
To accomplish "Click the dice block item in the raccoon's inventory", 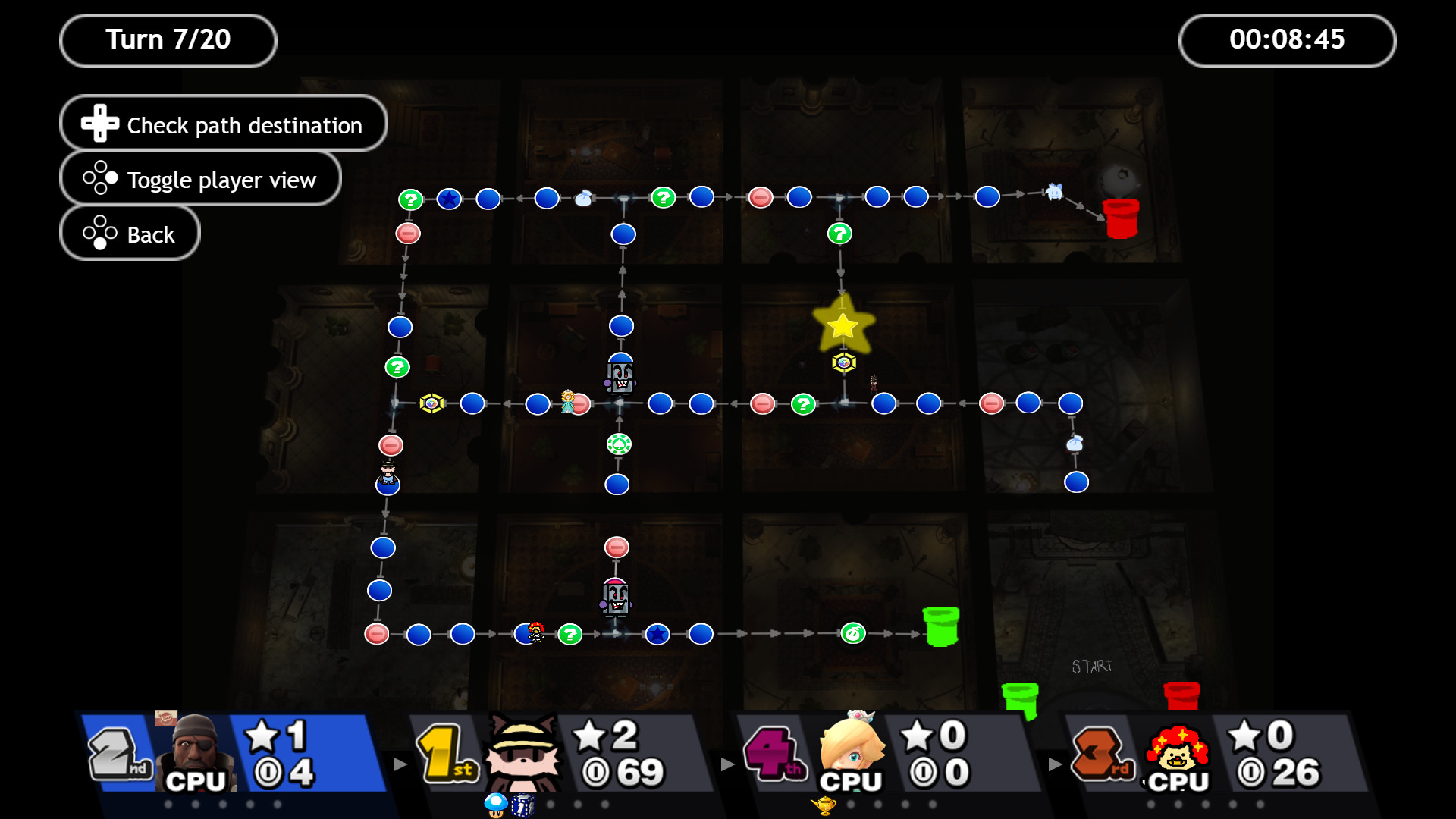I will click(525, 806).
